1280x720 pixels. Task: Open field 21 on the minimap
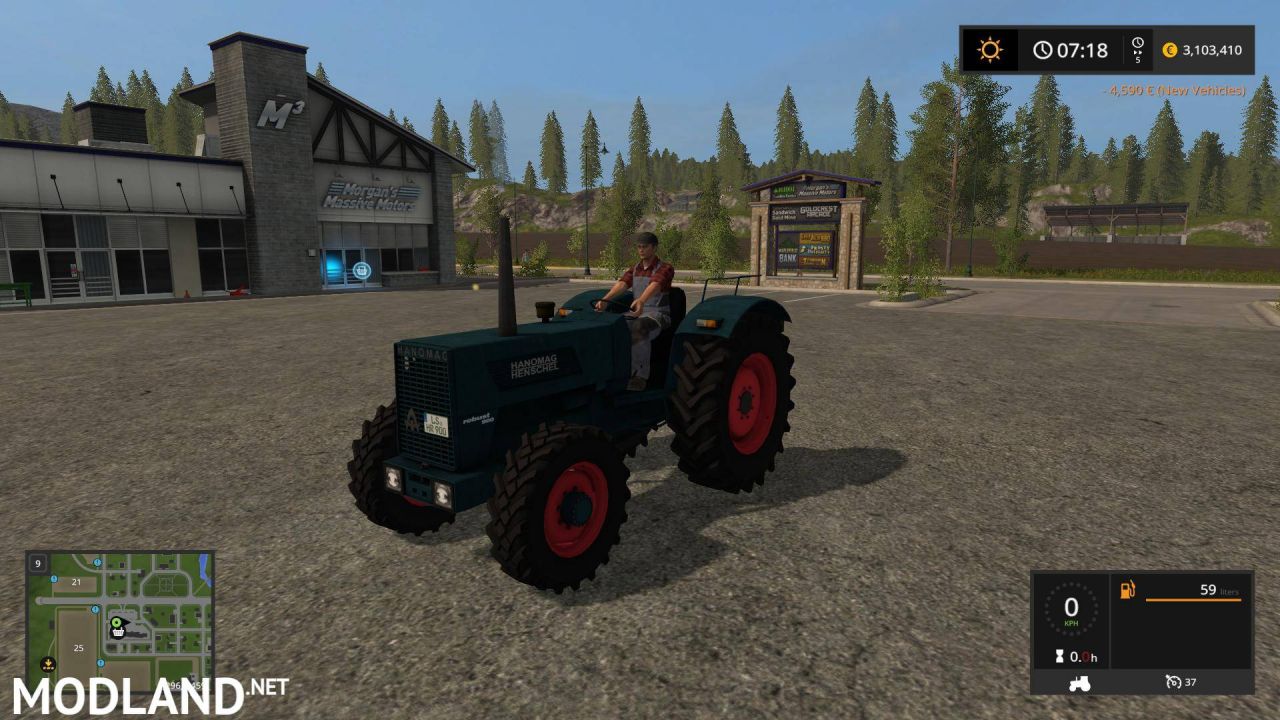76,582
